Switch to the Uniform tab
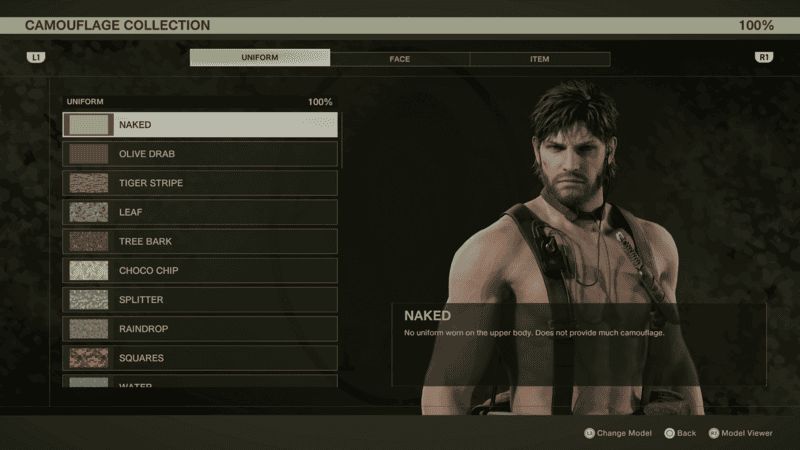This screenshot has height=450, width=800. click(x=260, y=58)
